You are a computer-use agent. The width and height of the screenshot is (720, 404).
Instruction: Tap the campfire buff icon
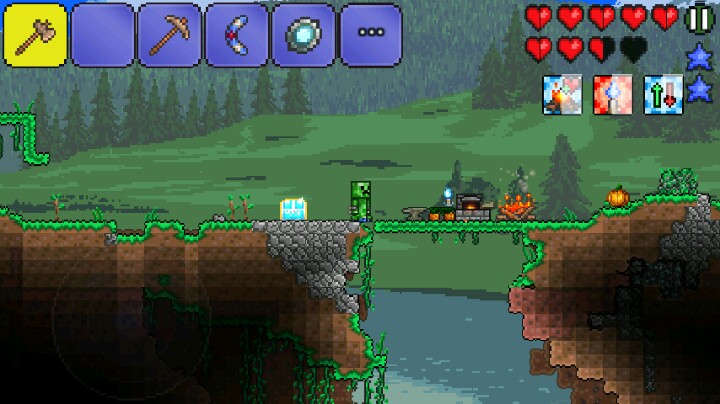coord(559,94)
